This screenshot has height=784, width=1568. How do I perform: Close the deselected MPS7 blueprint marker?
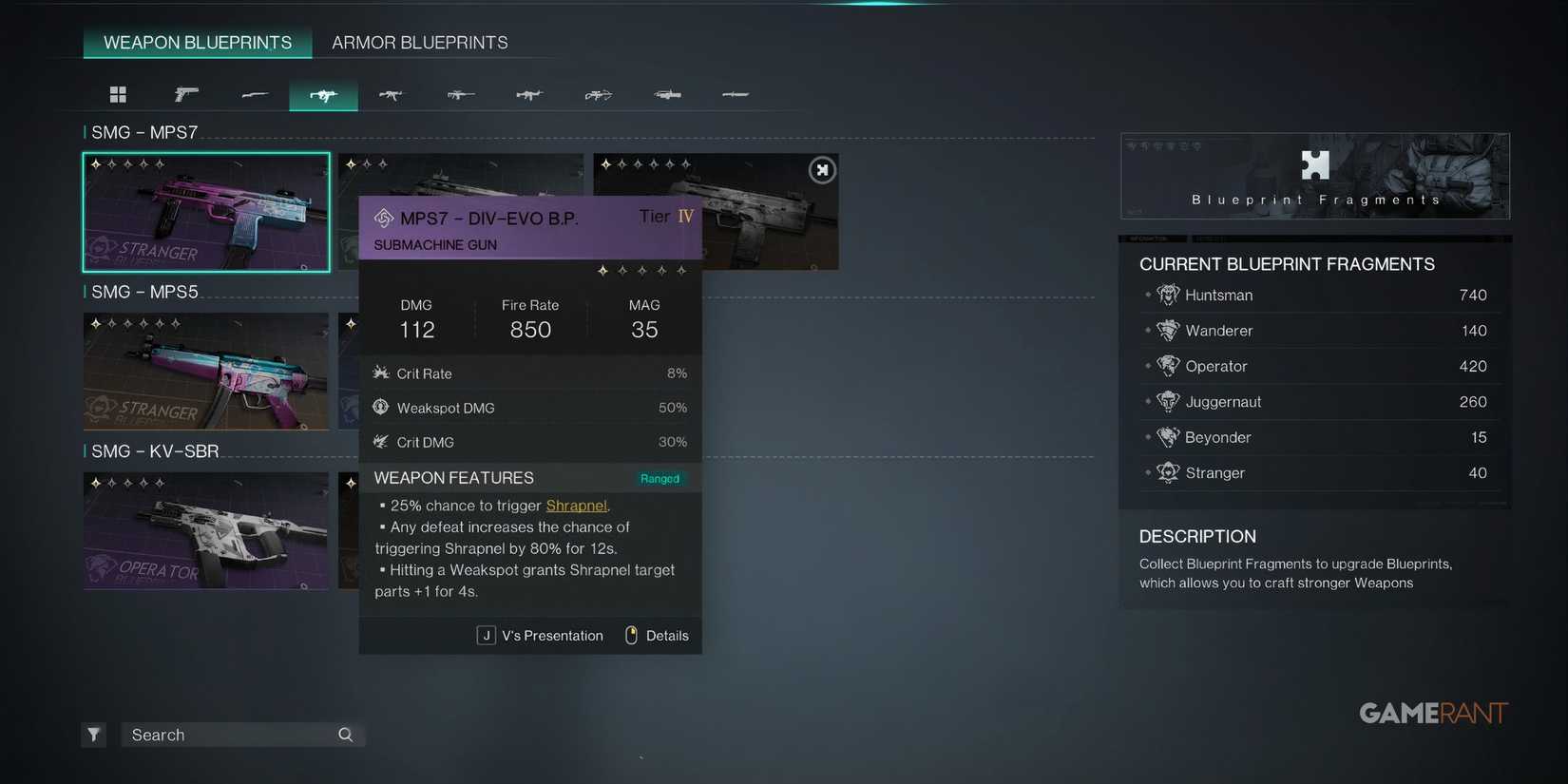click(821, 169)
